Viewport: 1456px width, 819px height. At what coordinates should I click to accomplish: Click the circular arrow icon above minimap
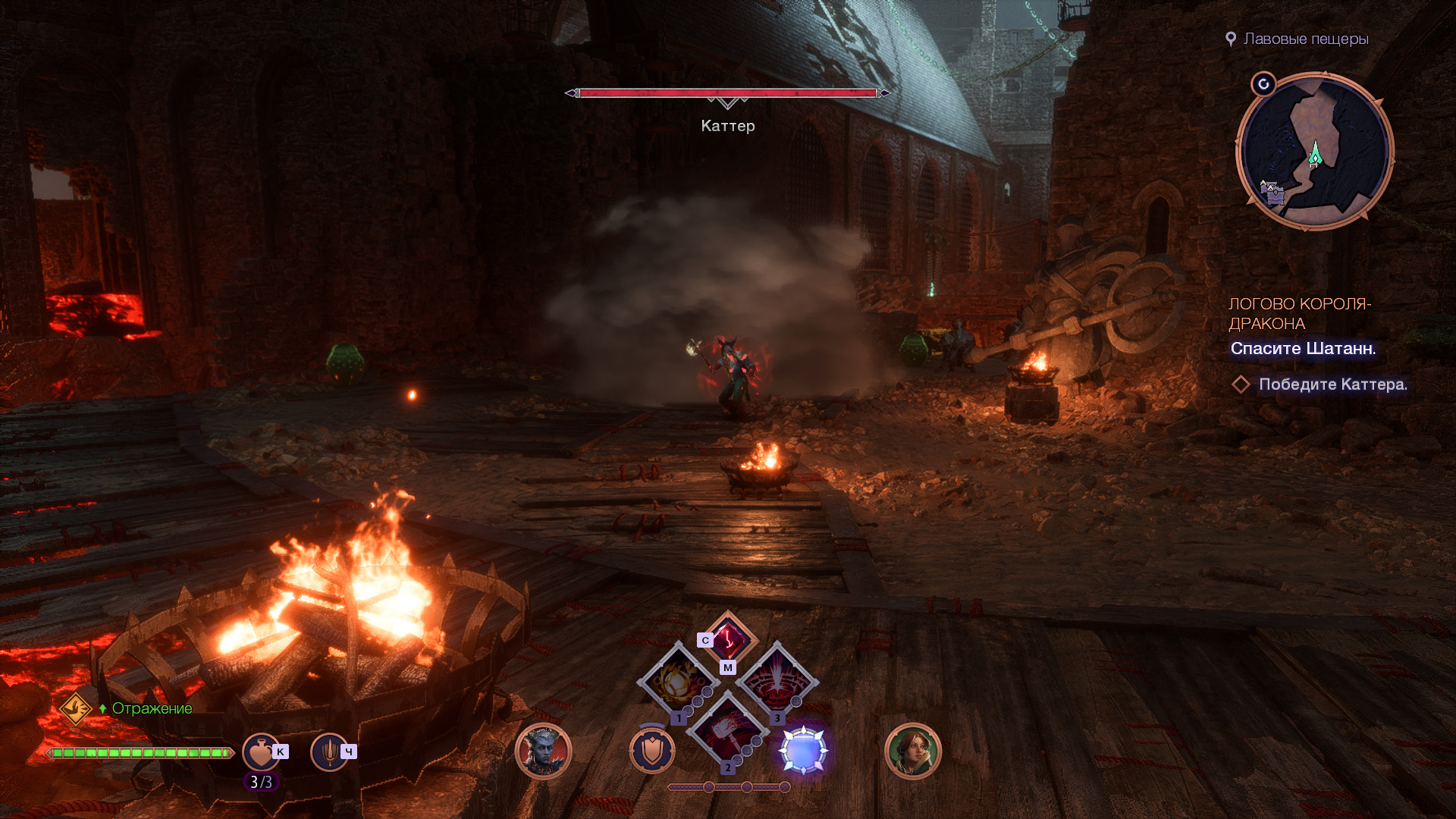[1263, 84]
